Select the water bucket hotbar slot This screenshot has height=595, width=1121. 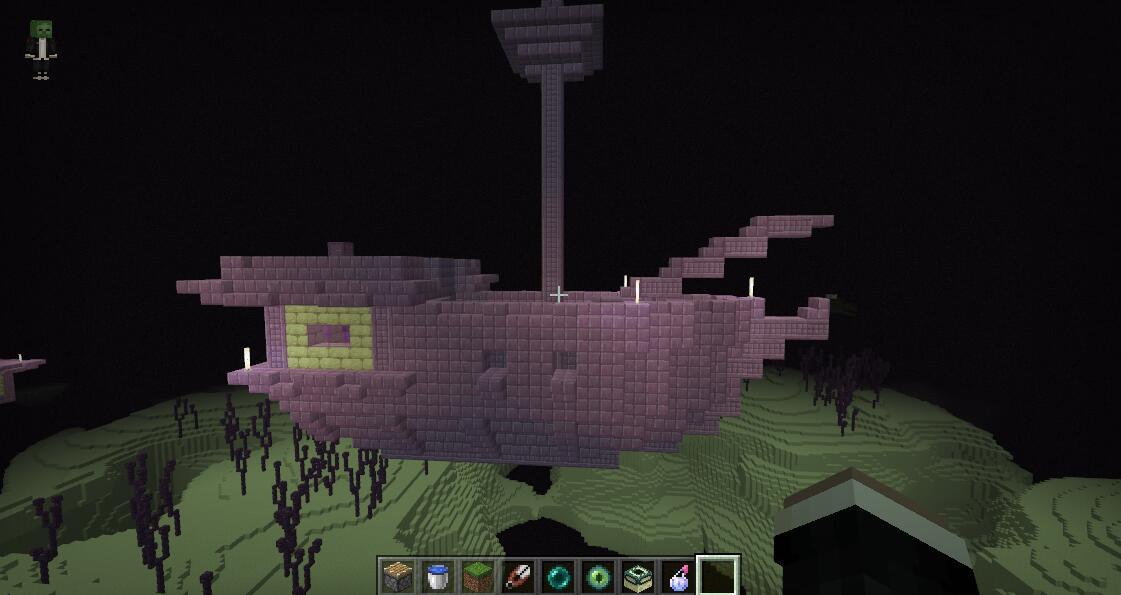click(438, 577)
